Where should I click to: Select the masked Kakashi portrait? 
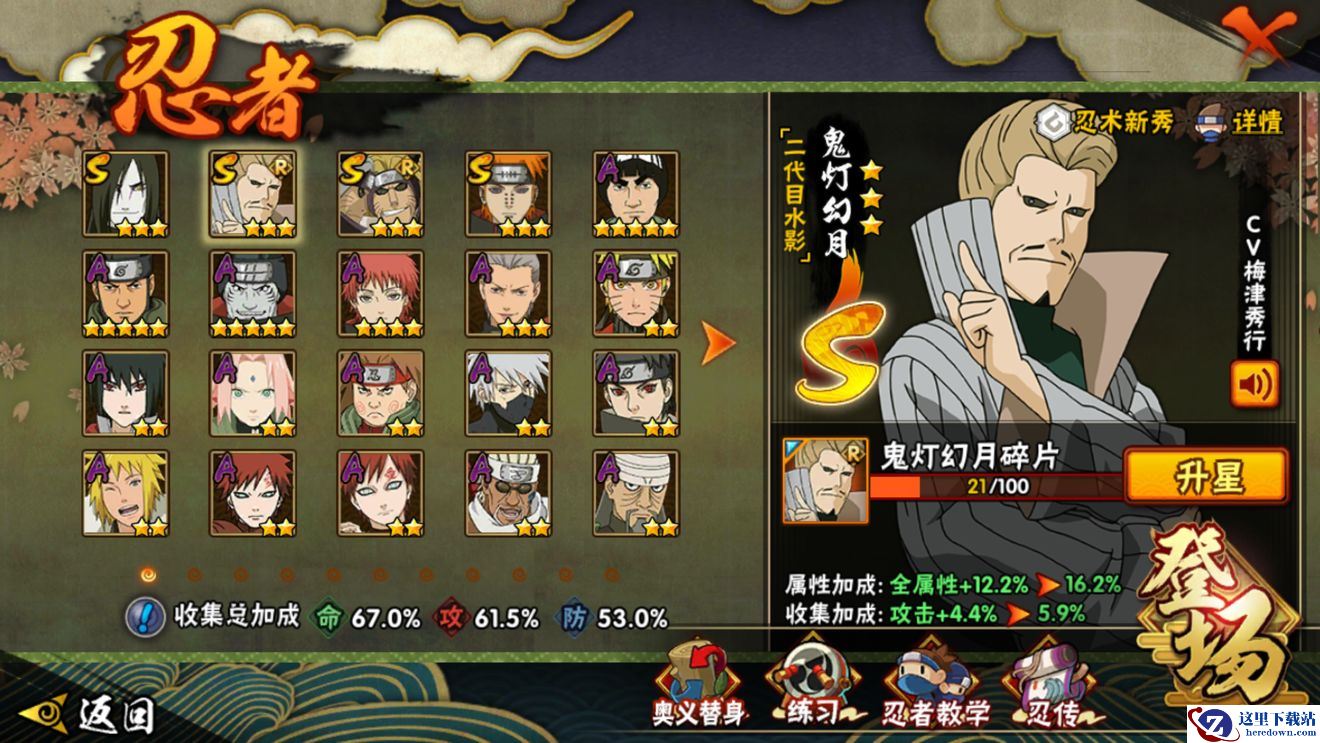coord(508,393)
